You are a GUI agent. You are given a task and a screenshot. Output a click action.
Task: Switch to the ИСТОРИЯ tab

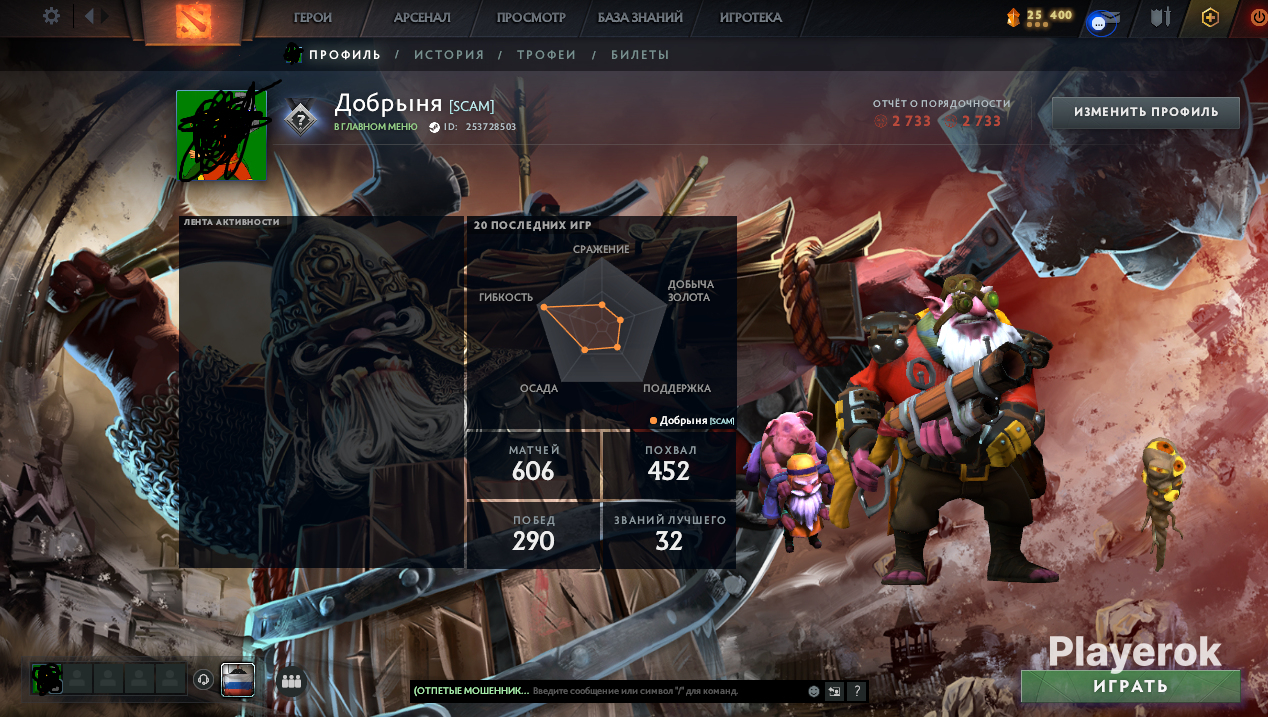coord(449,55)
